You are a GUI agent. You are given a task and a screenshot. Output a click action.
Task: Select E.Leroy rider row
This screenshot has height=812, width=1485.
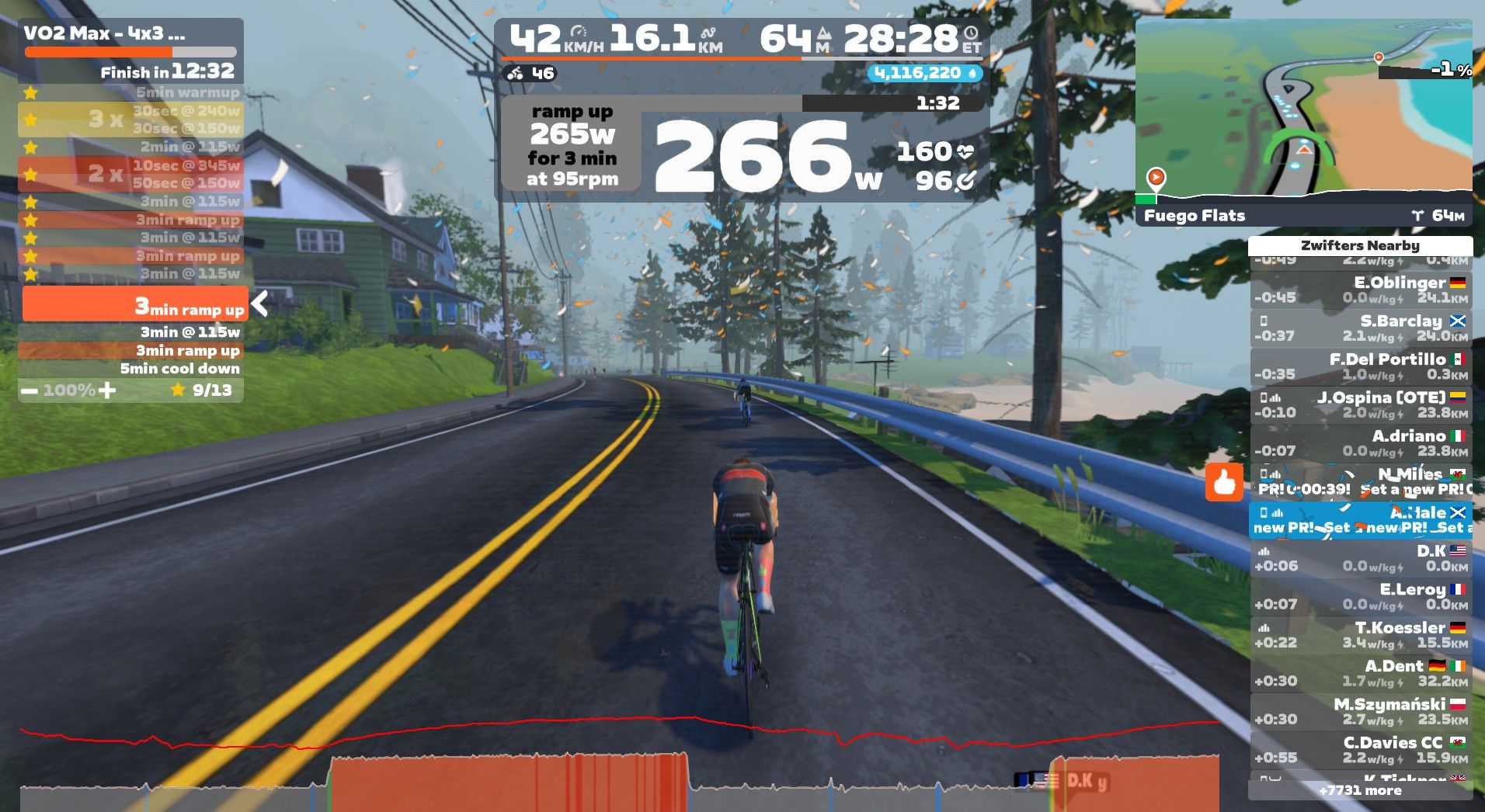point(1361,597)
